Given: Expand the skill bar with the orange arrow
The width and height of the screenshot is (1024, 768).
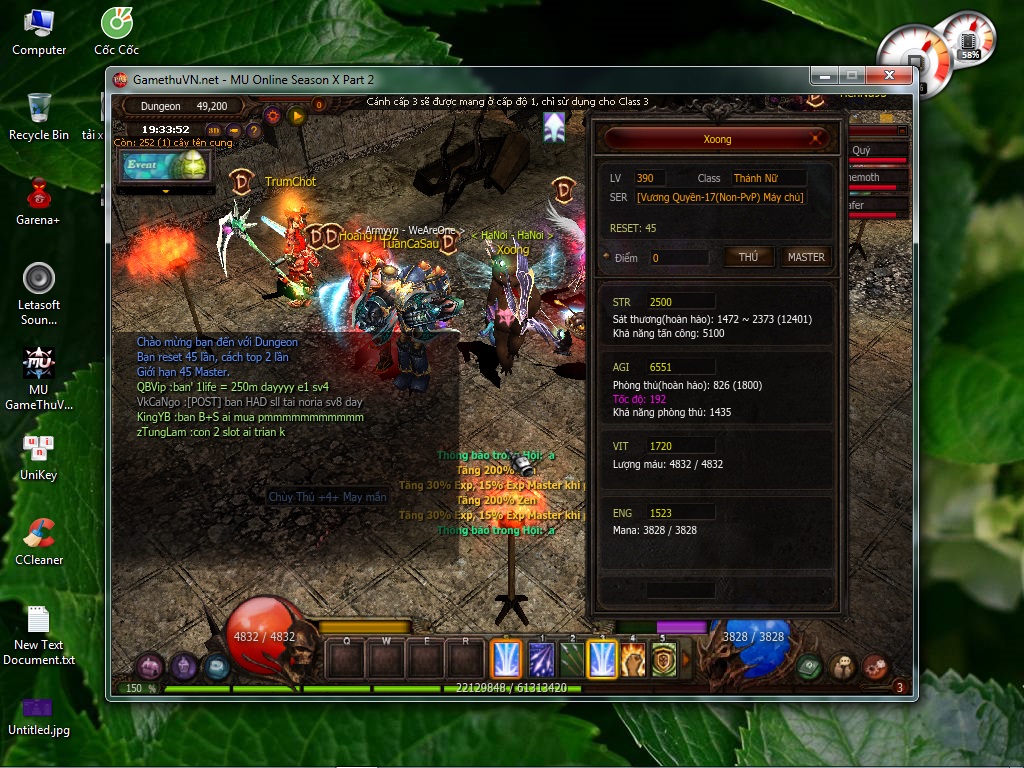Looking at the screenshot, I should pos(685,660).
